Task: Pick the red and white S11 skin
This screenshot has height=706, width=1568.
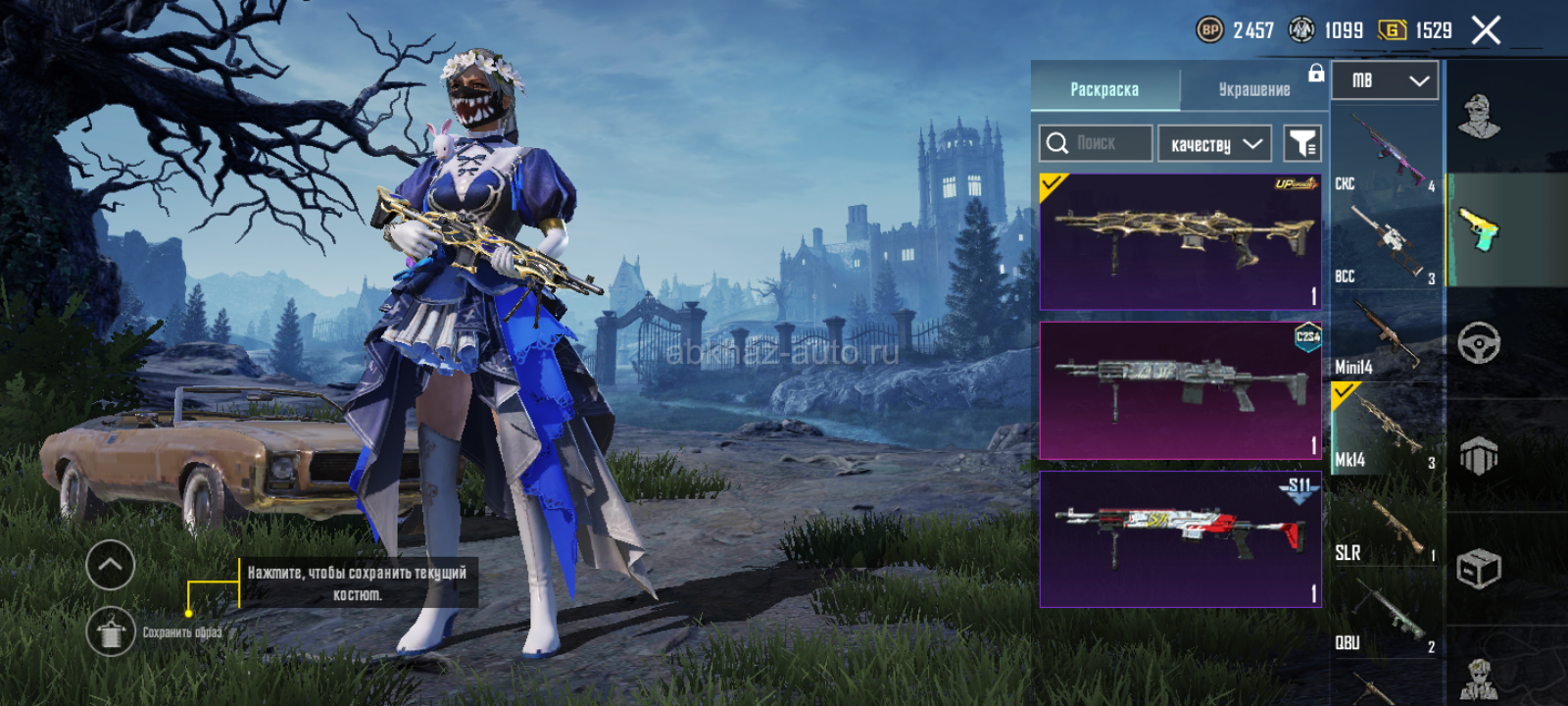Action: (x=1180, y=538)
